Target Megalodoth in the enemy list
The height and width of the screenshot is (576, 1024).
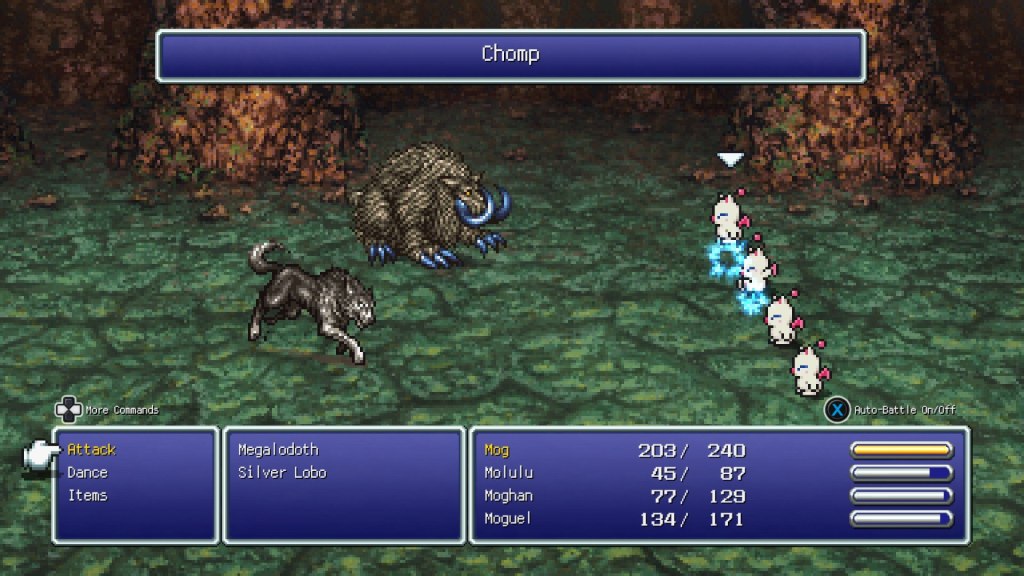point(278,450)
